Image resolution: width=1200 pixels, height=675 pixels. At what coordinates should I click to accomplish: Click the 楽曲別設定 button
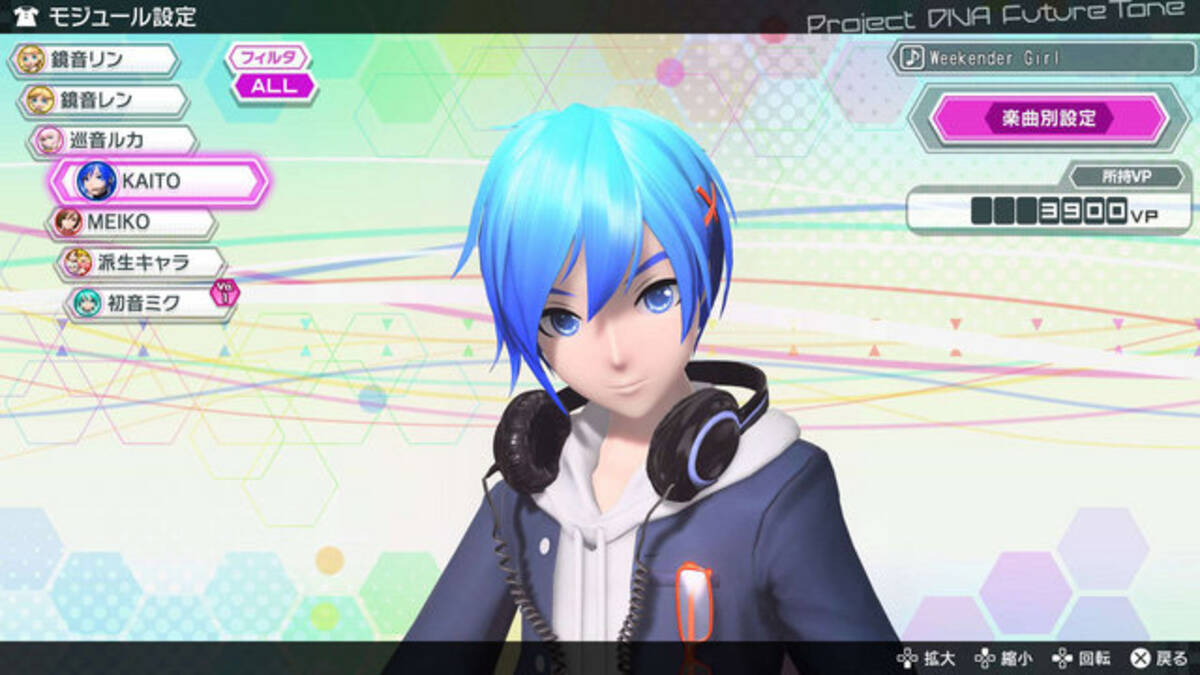pyautogui.click(x=1048, y=118)
